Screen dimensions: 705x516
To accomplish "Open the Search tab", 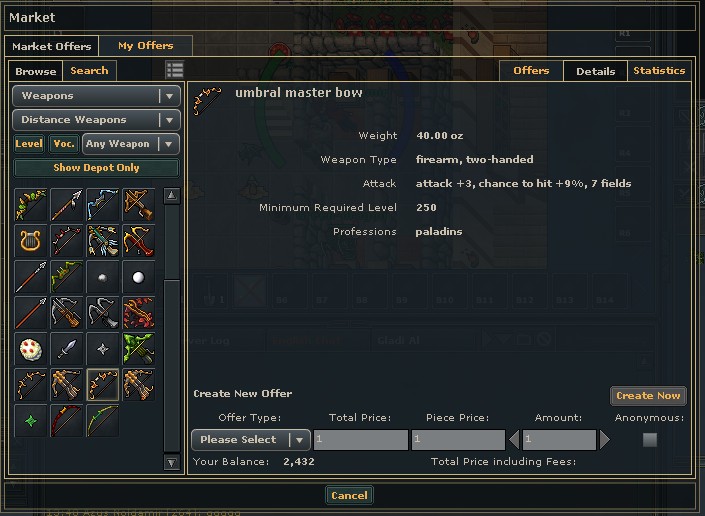I will point(89,71).
